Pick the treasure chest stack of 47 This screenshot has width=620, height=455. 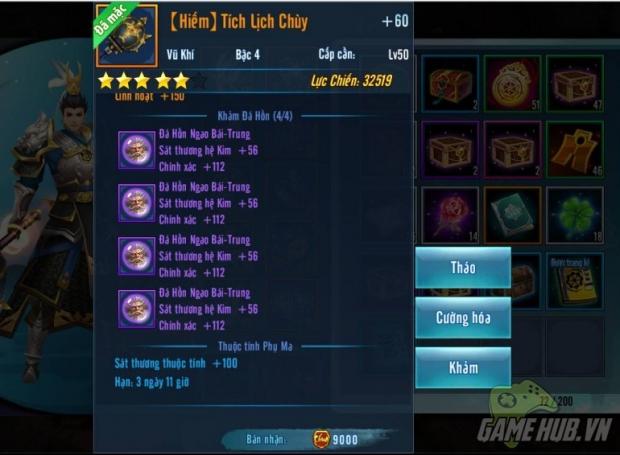pos(574,83)
